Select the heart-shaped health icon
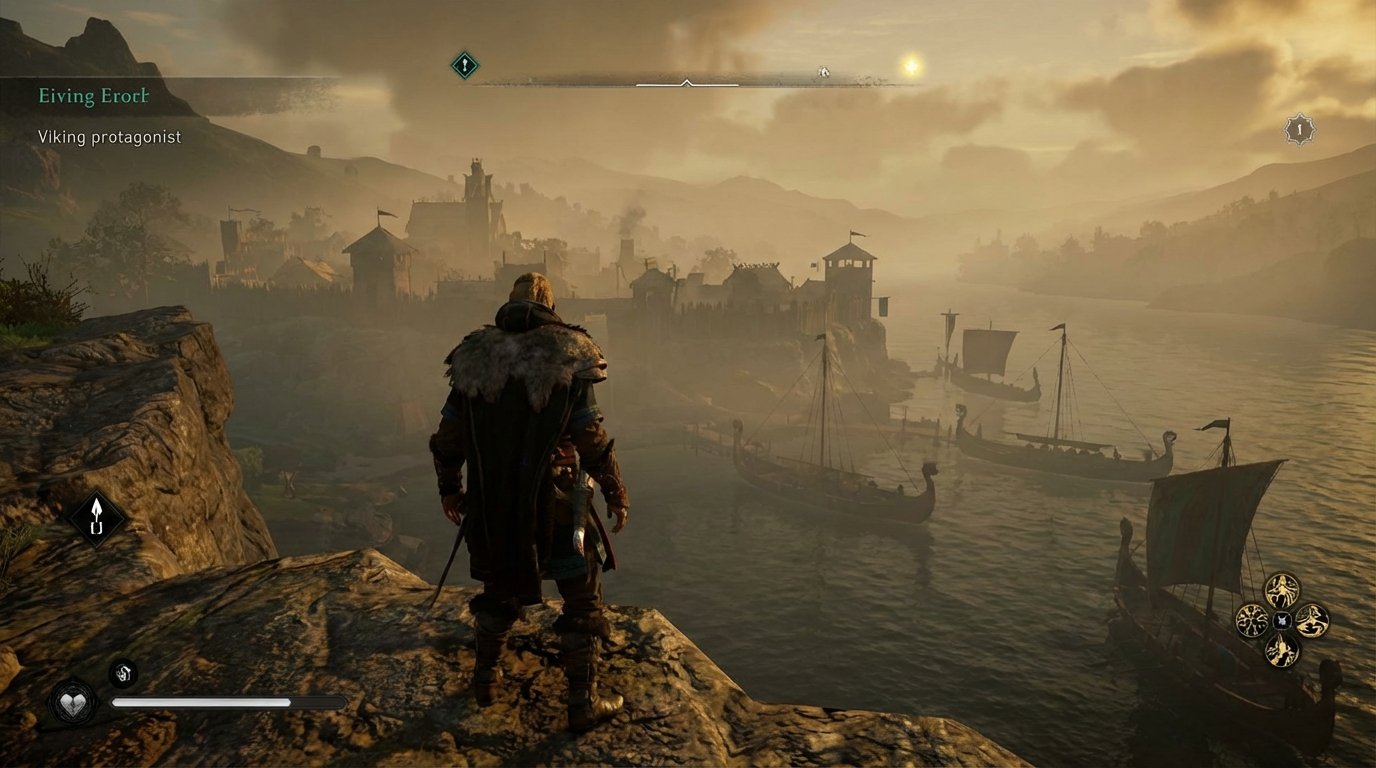The height and width of the screenshot is (768, 1376). tap(72, 703)
